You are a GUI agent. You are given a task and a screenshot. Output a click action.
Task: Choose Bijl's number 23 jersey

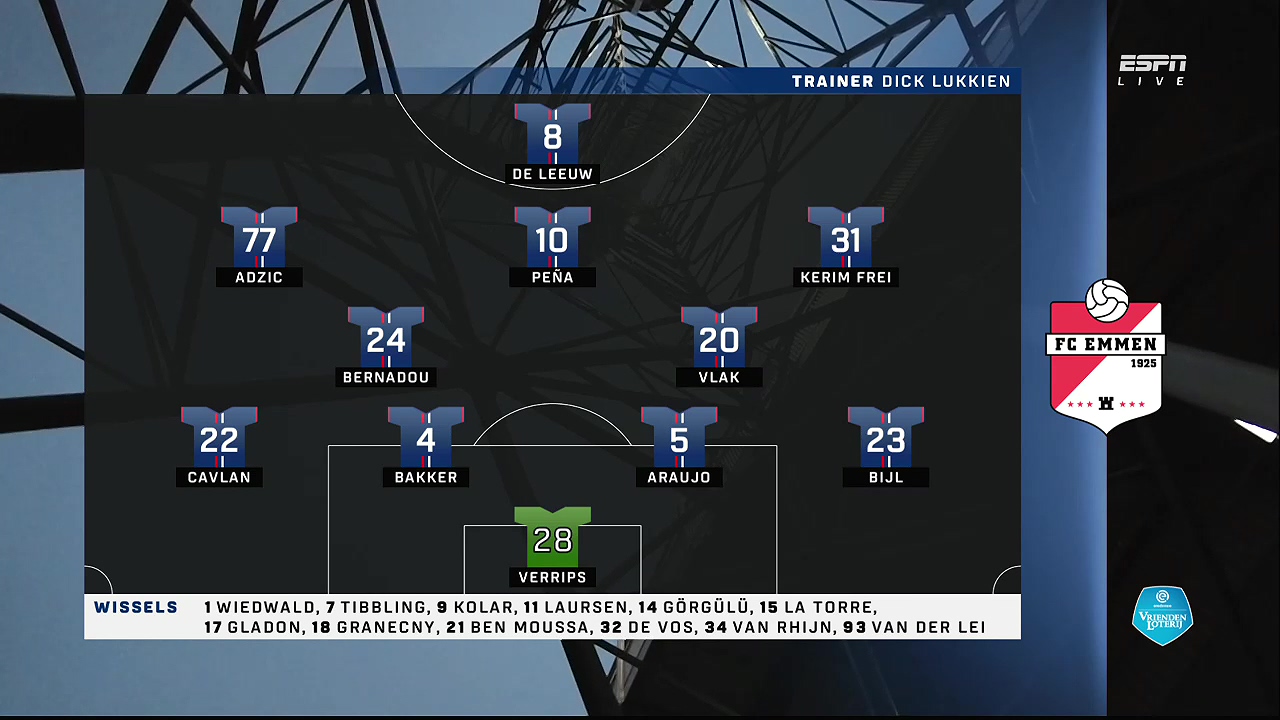pyautogui.click(x=886, y=438)
